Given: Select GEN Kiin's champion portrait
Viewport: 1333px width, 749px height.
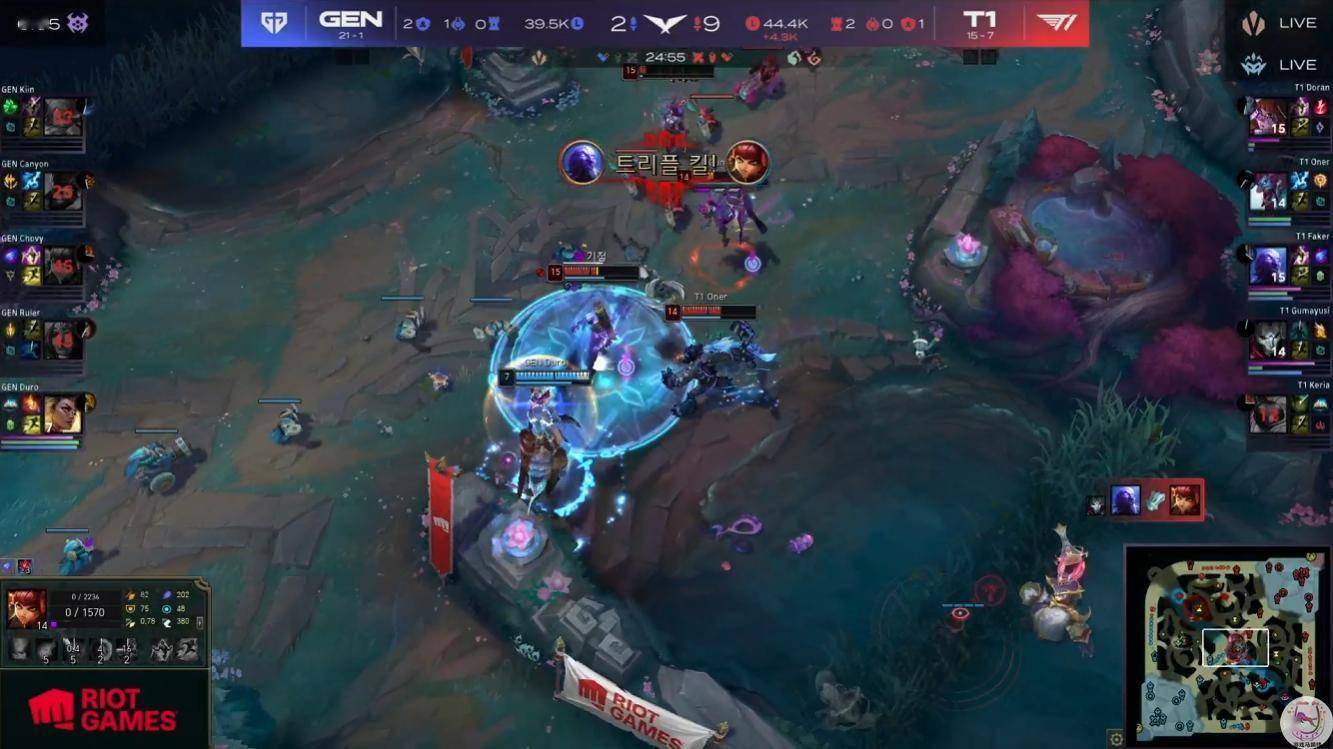Looking at the screenshot, I should coord(62,117).
